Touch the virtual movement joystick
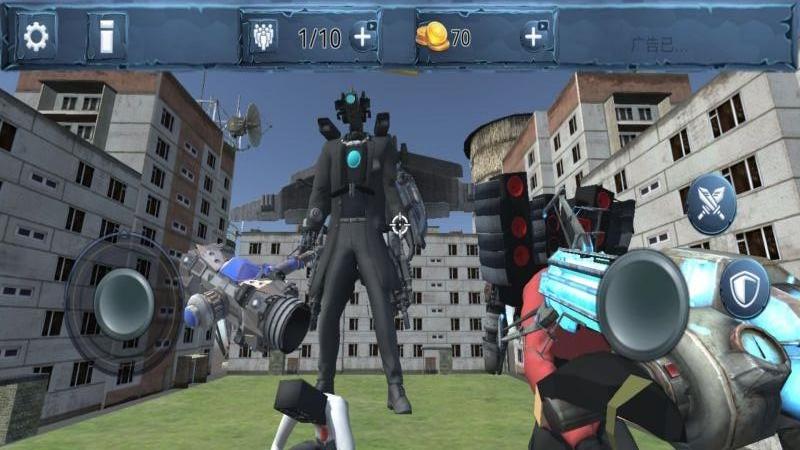The height and width of the screenshot is (450, 800). [123, 303]
